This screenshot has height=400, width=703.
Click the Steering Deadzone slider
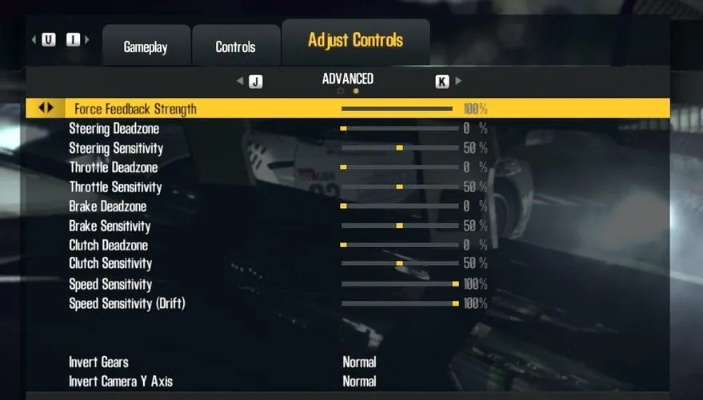click(x=398, y=129)
